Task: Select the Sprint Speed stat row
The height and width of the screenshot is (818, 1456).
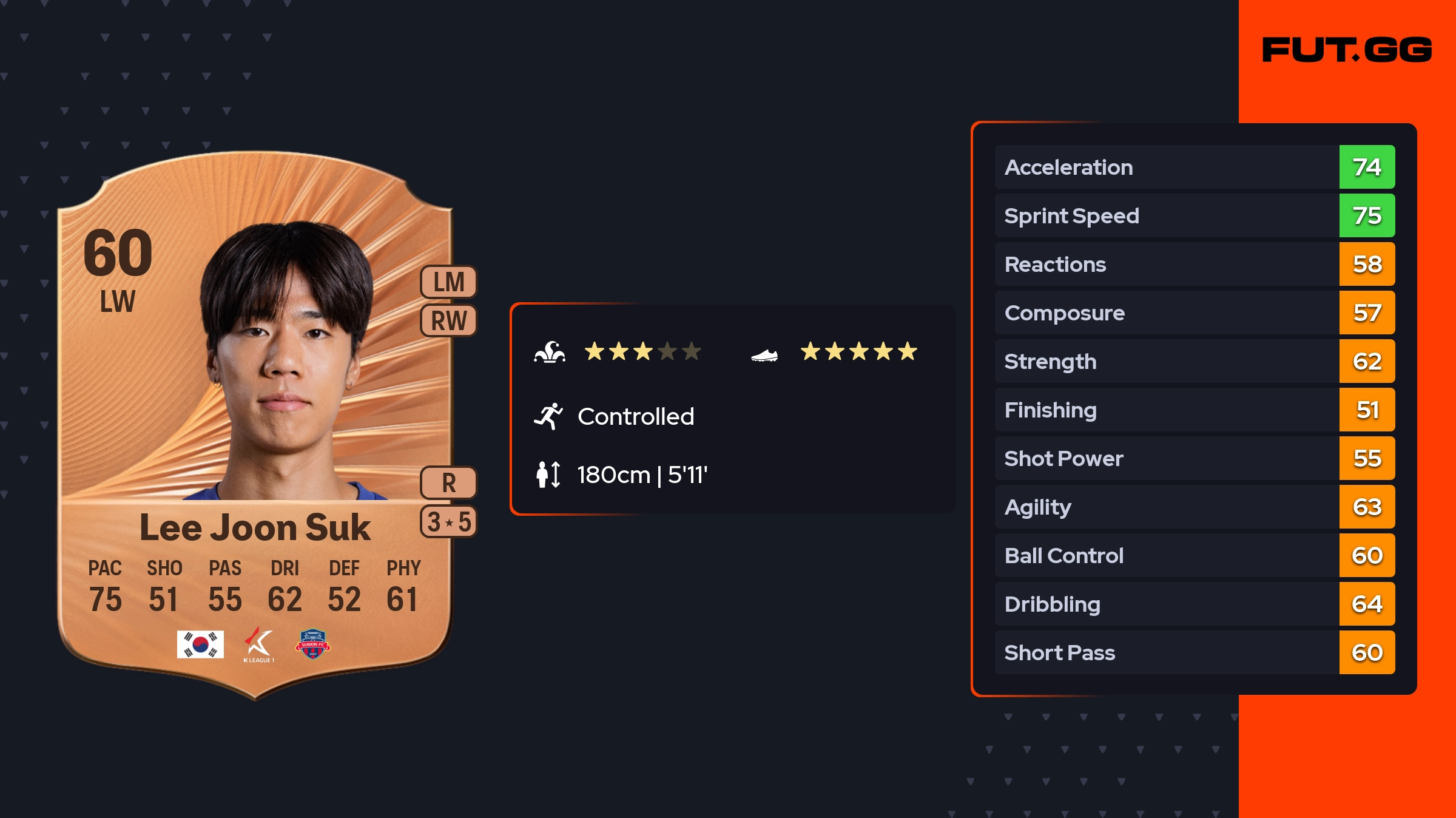Action: point(1194,215)
